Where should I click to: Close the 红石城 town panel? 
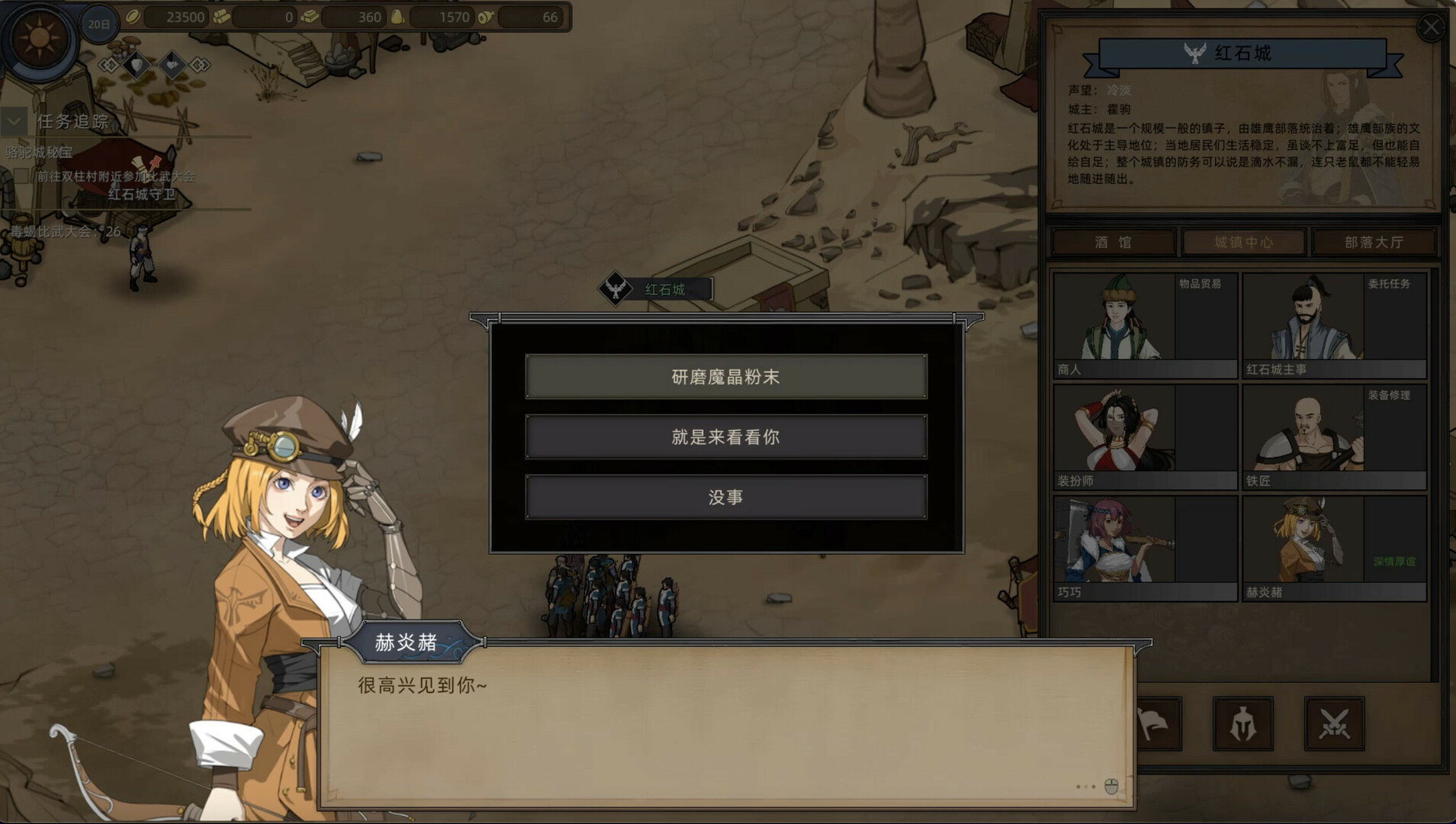point(1430,28)
